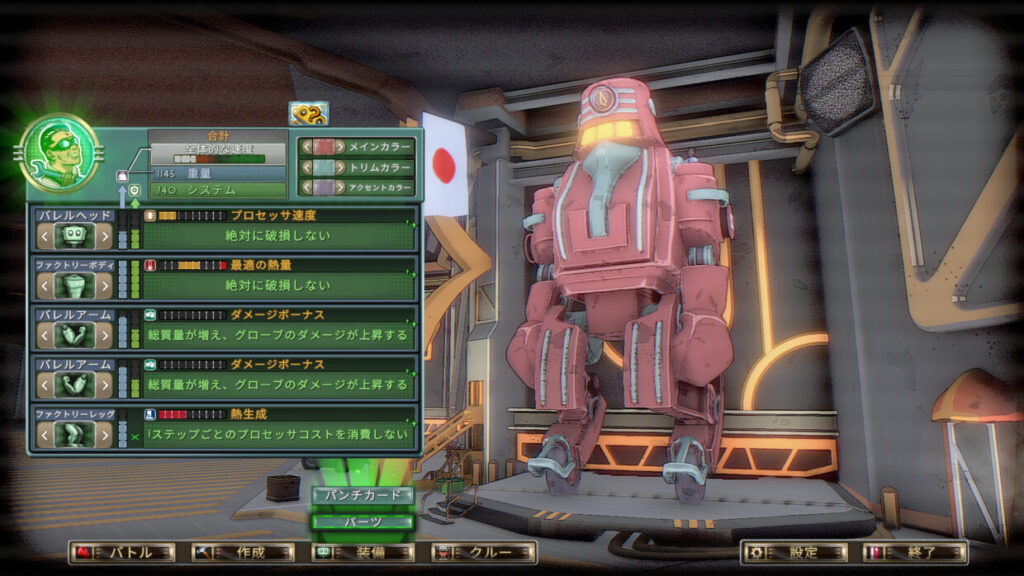Cycle to next トリムカラー (trim color)

(x=341, y=167)
